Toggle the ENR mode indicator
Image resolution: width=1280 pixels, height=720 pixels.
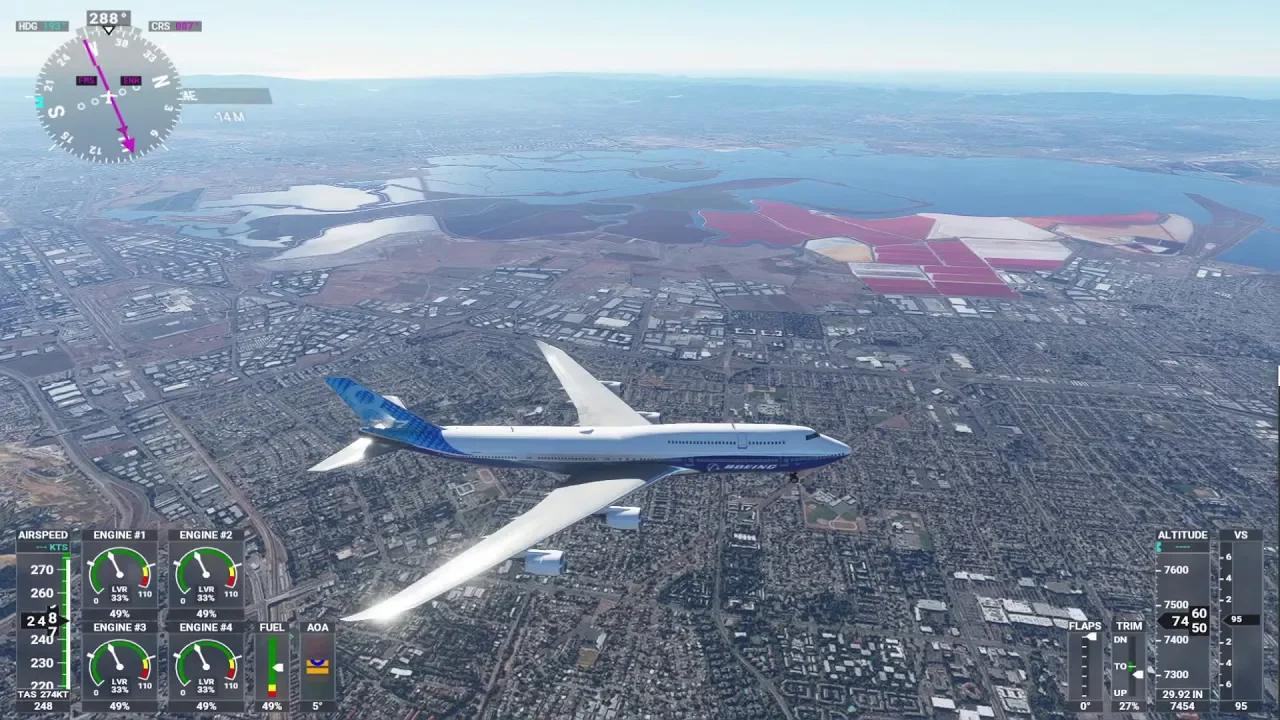coord(131,80)
